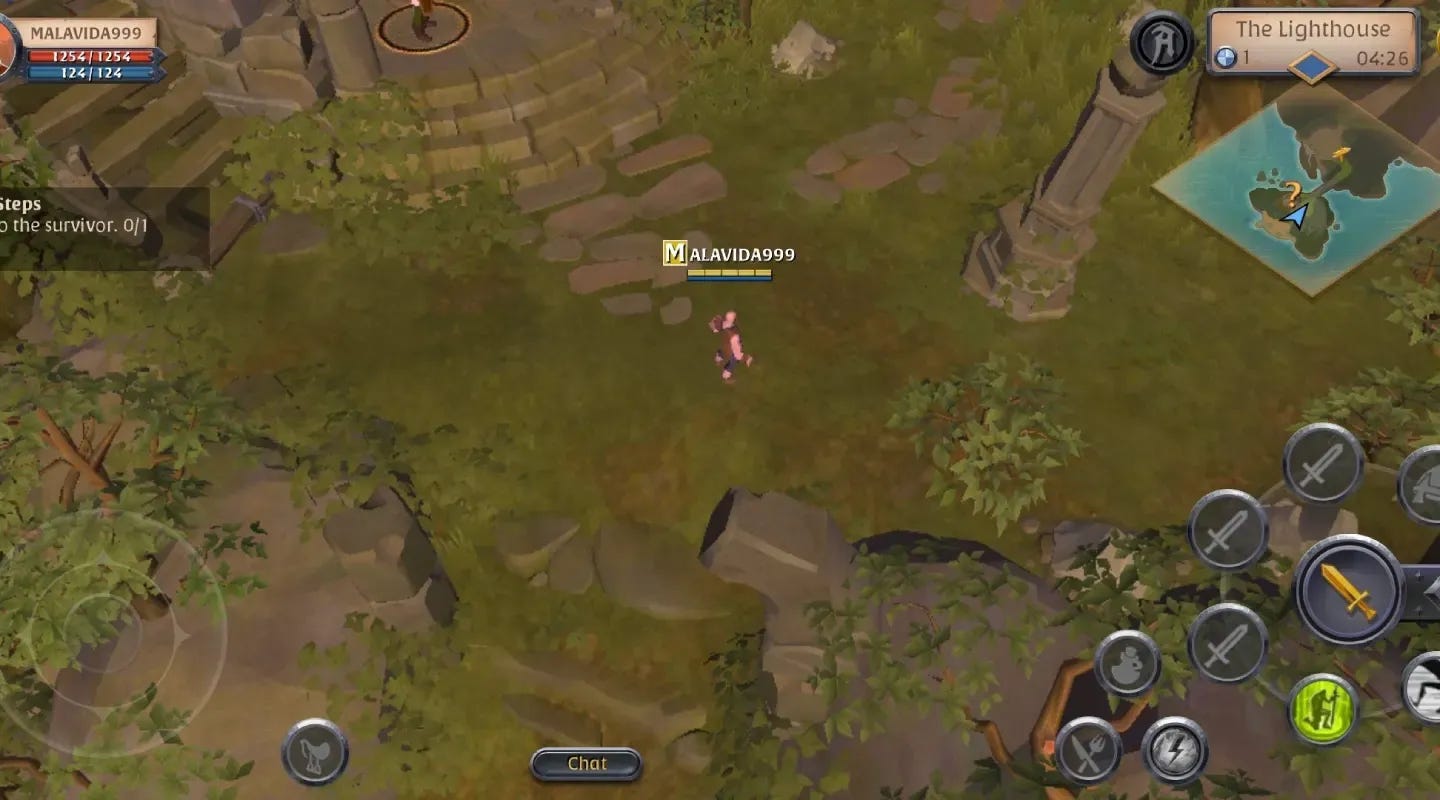This screenshot has width=1440, height=800.
Task: Click MALAVIDA999's red health bar
Action: pos(90,57)
